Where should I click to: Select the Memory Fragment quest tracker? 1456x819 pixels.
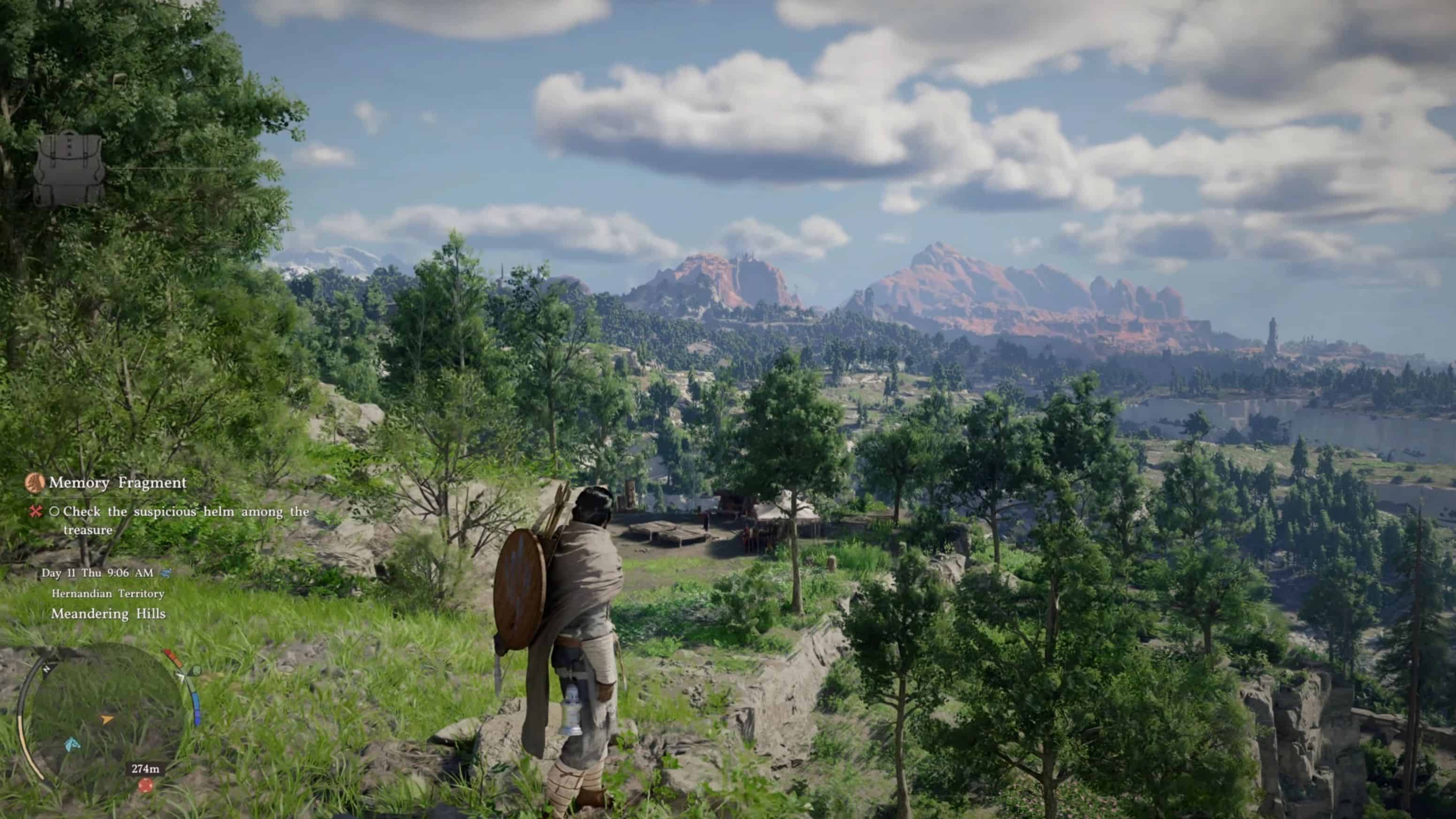pyautogui.click(x=117, y=482)
